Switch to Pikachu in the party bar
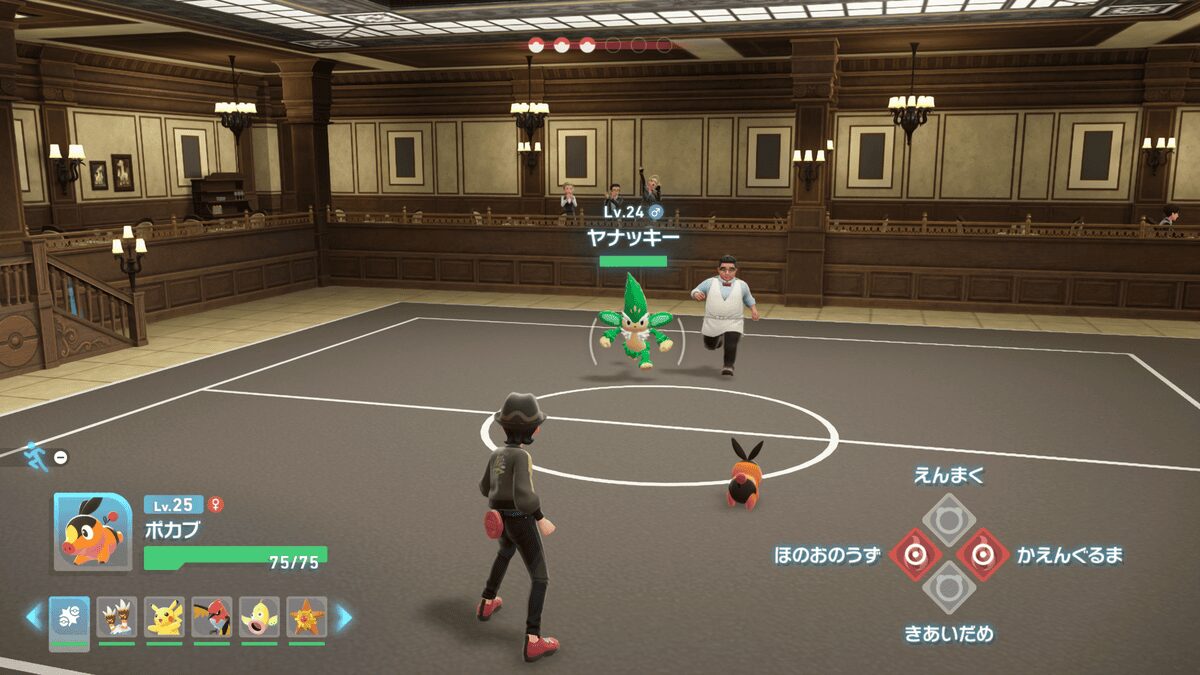The height and width of the screenshot is (675, 1200). click(165, 618)
